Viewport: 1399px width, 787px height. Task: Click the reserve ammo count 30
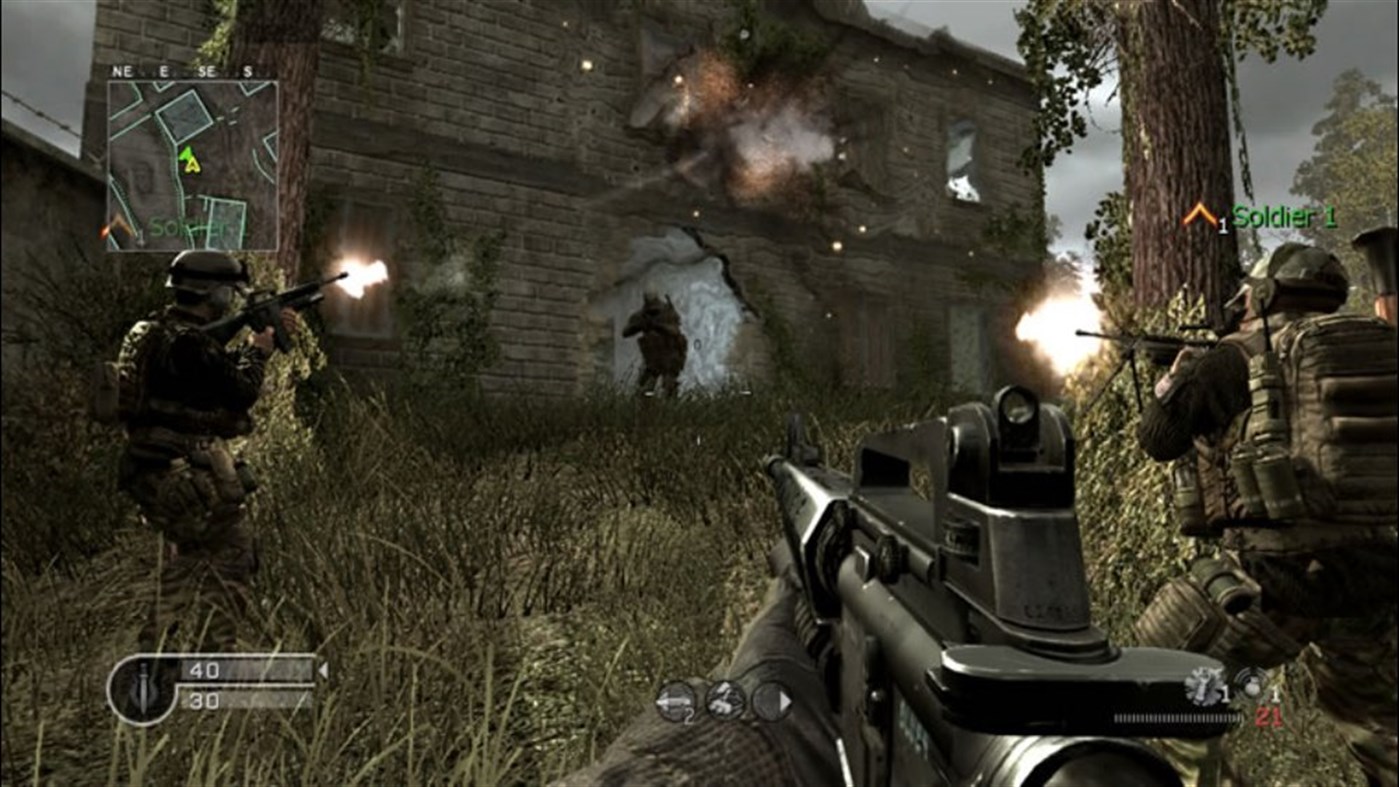coord(203,700)
